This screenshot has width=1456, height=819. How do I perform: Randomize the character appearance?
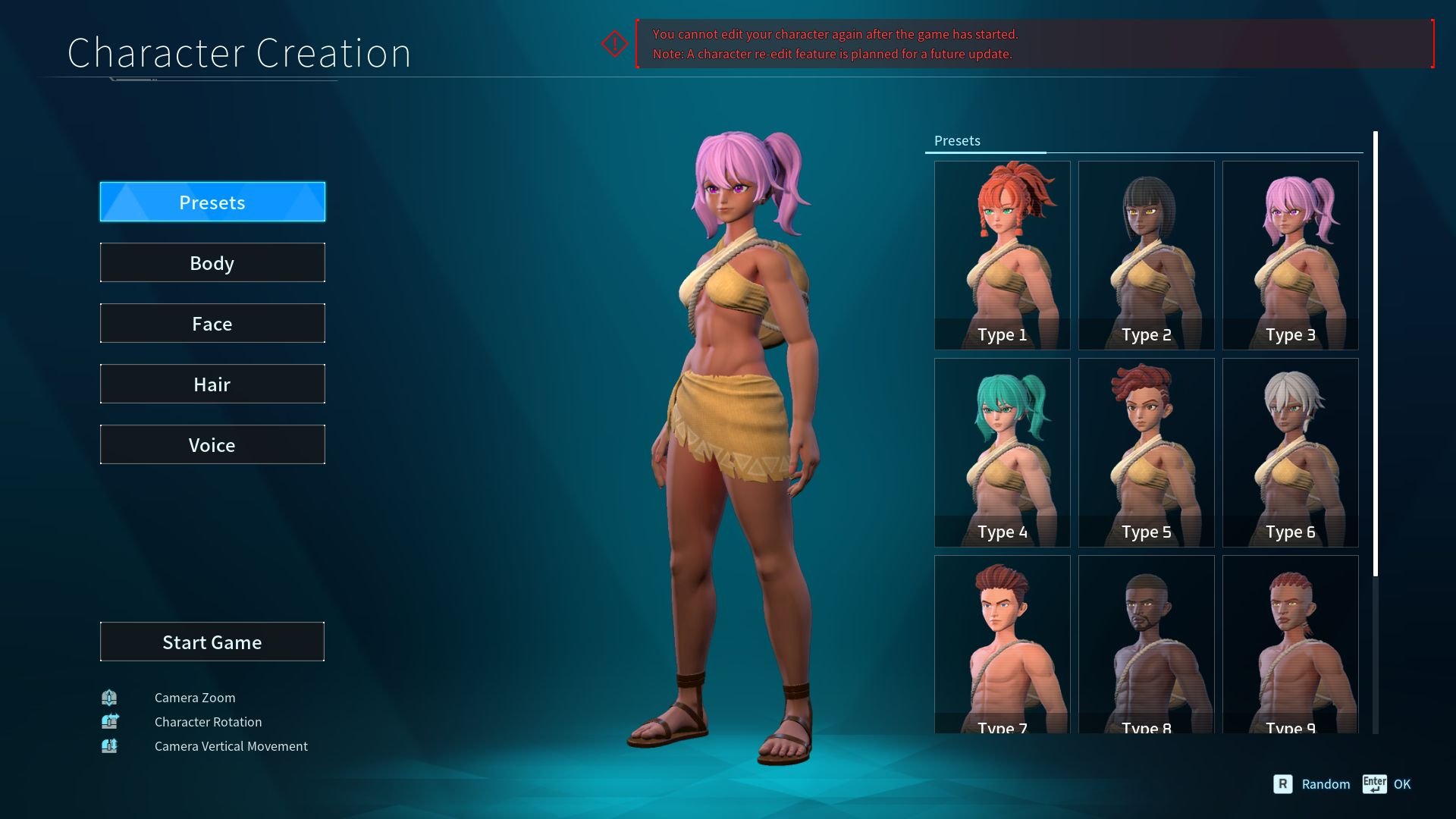click(1313, 784)
